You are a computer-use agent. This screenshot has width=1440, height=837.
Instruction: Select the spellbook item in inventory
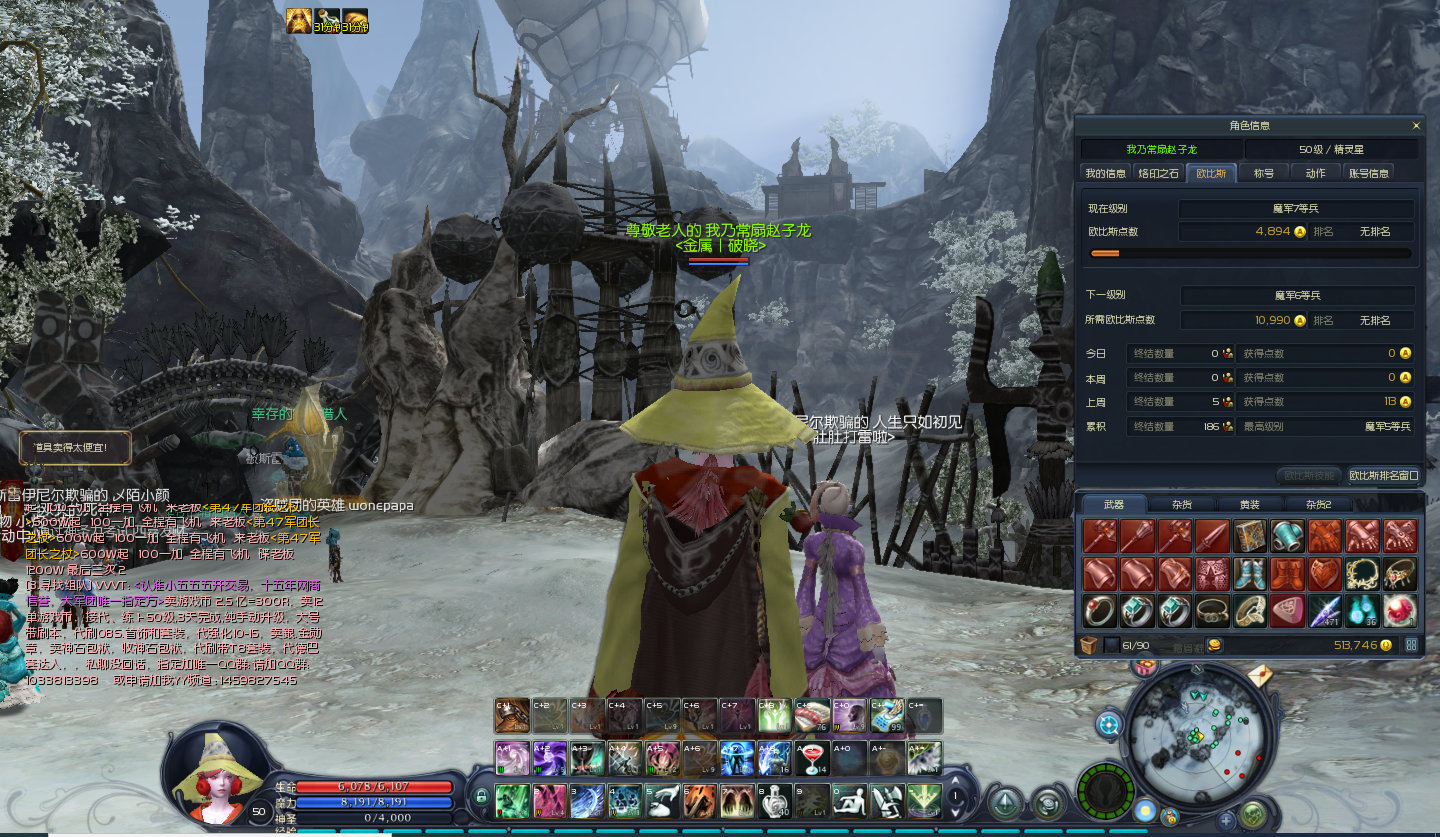point(1250,536)
